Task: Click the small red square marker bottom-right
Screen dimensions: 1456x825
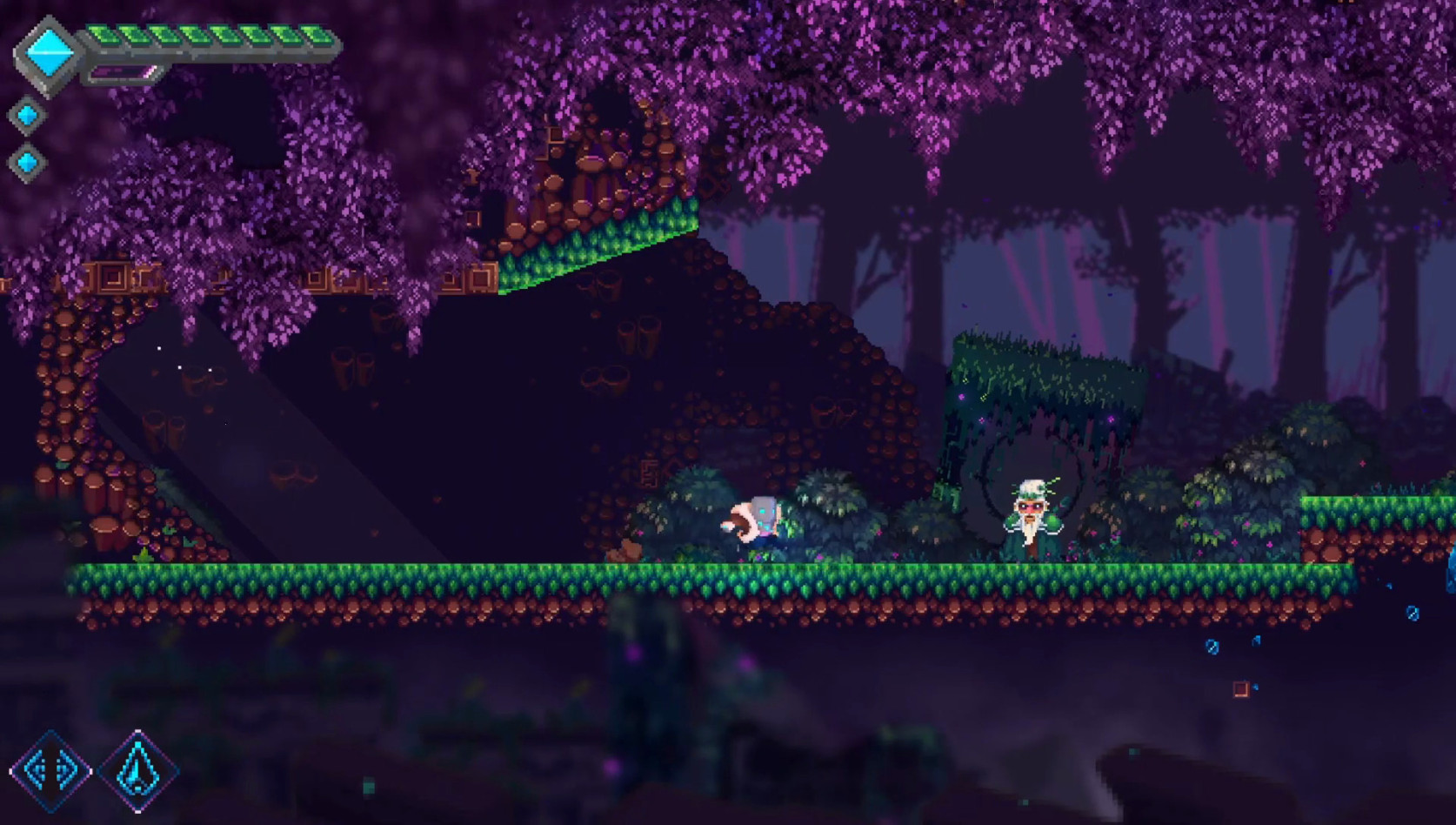Action: [x=1239, y=688]
